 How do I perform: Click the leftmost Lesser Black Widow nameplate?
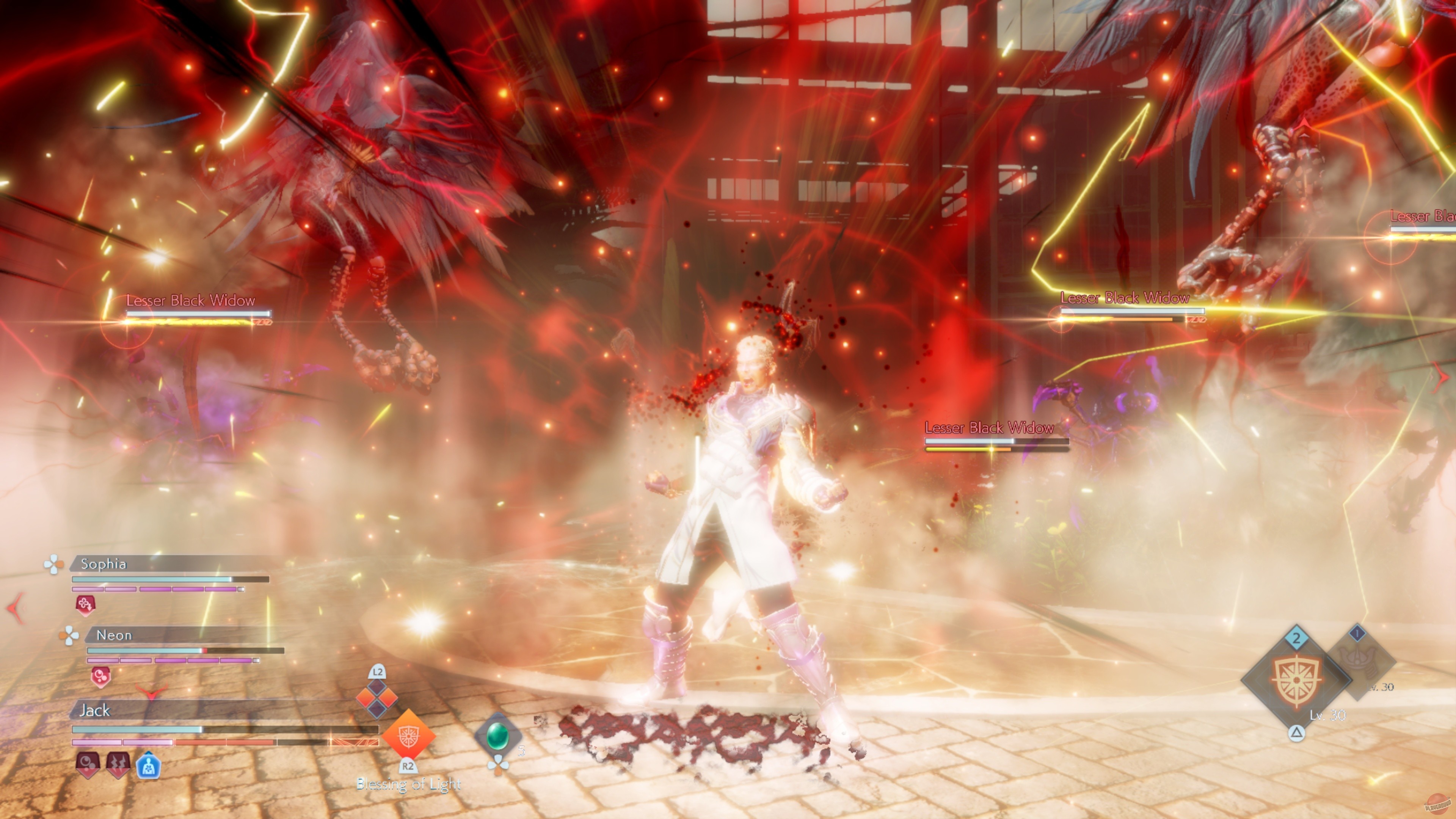tap(190, 301)
